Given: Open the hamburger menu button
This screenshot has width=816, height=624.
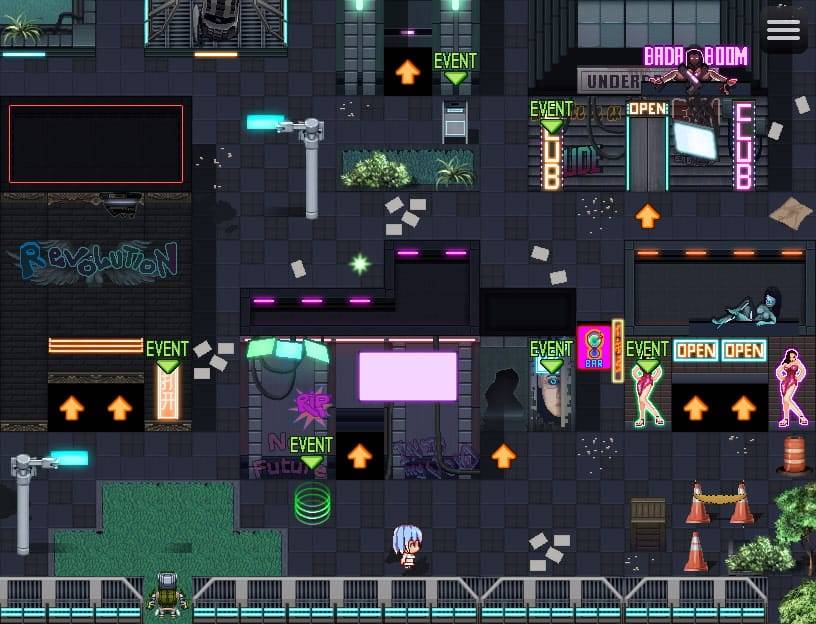Looking at the screenshot, I should 783,30.
